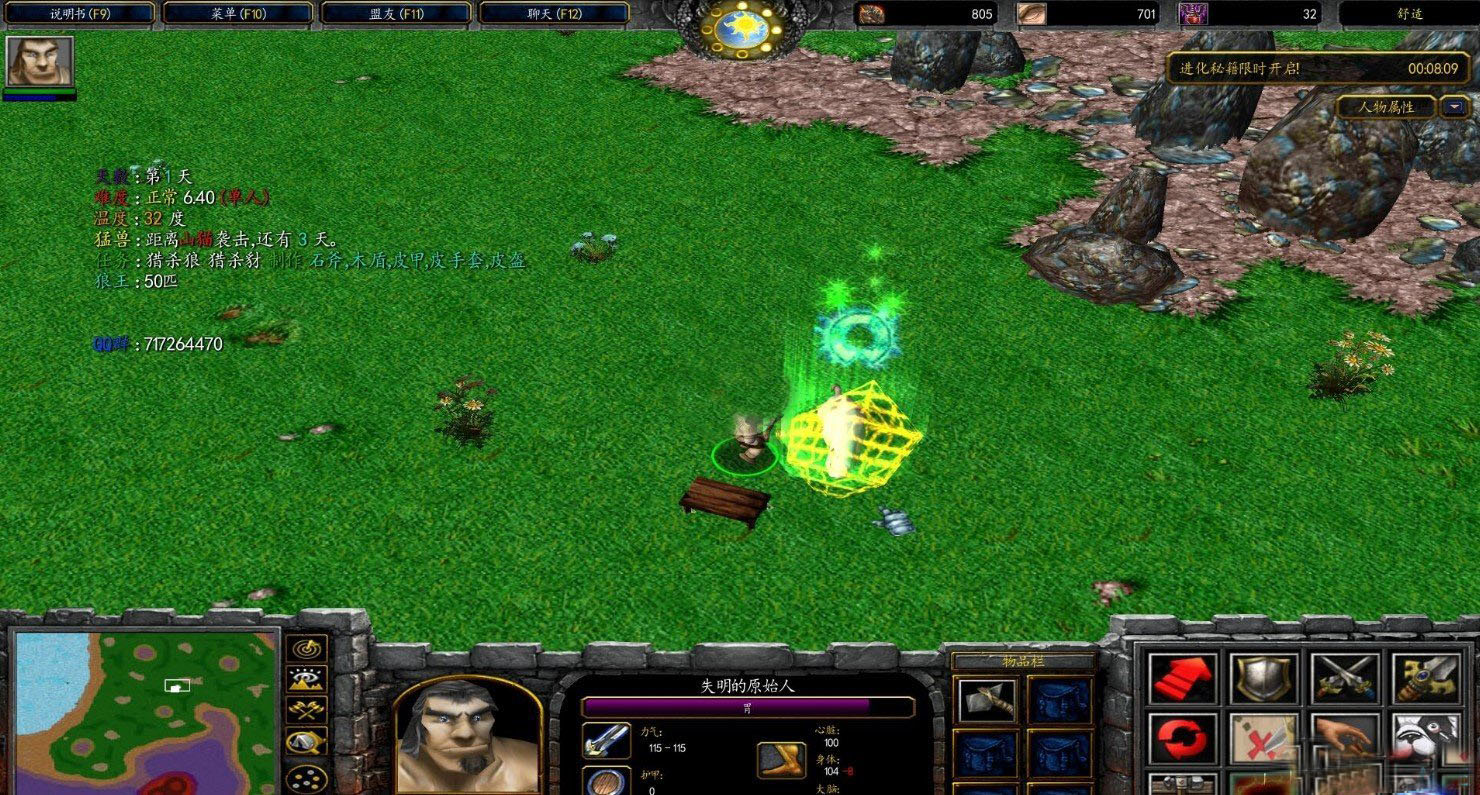Collapse the panel with the arrow beside 人物属性
The height and width of the screenshot is (795, 1480).
[x=1451, y=106]
